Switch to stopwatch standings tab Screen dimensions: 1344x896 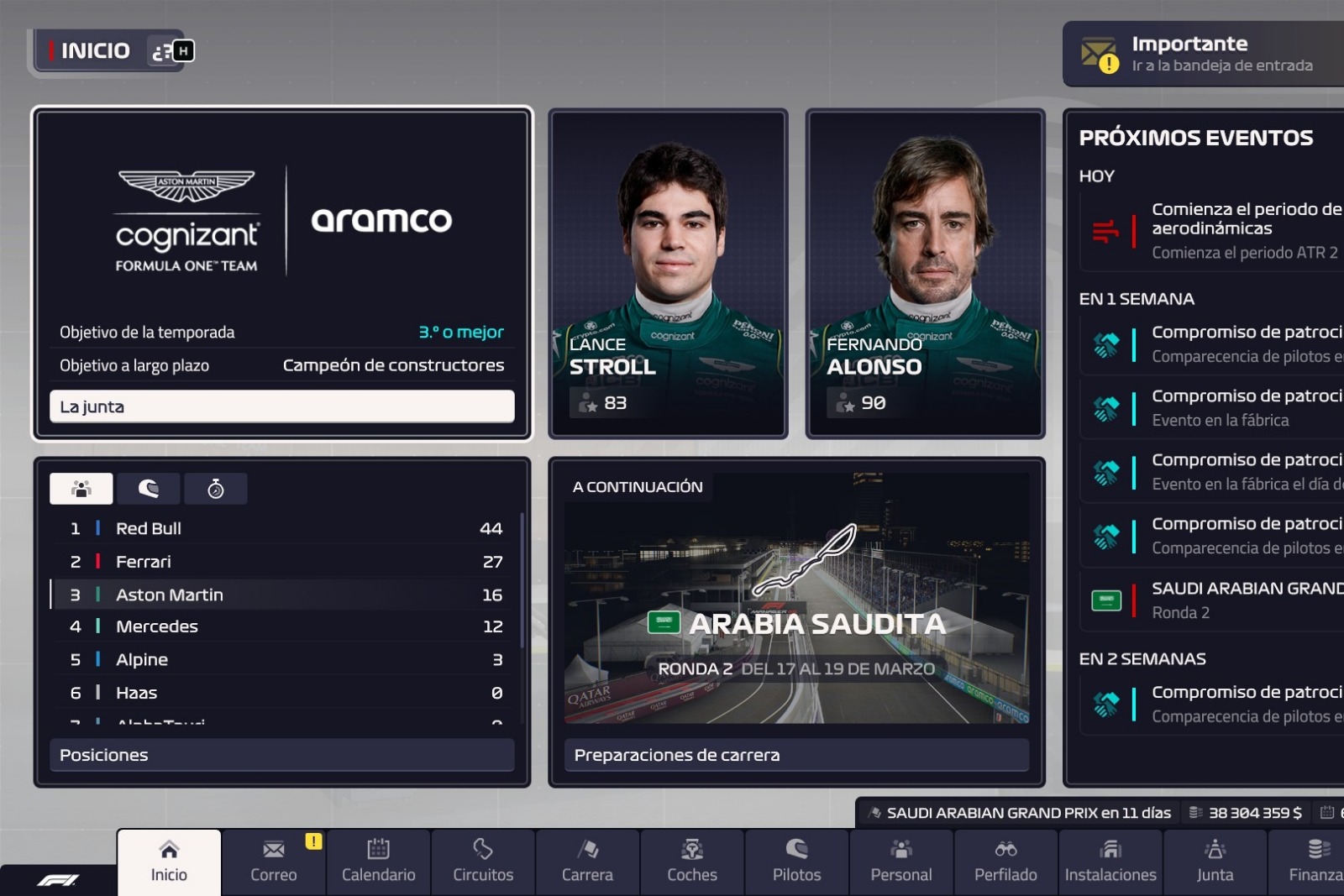tap(216, 489)
